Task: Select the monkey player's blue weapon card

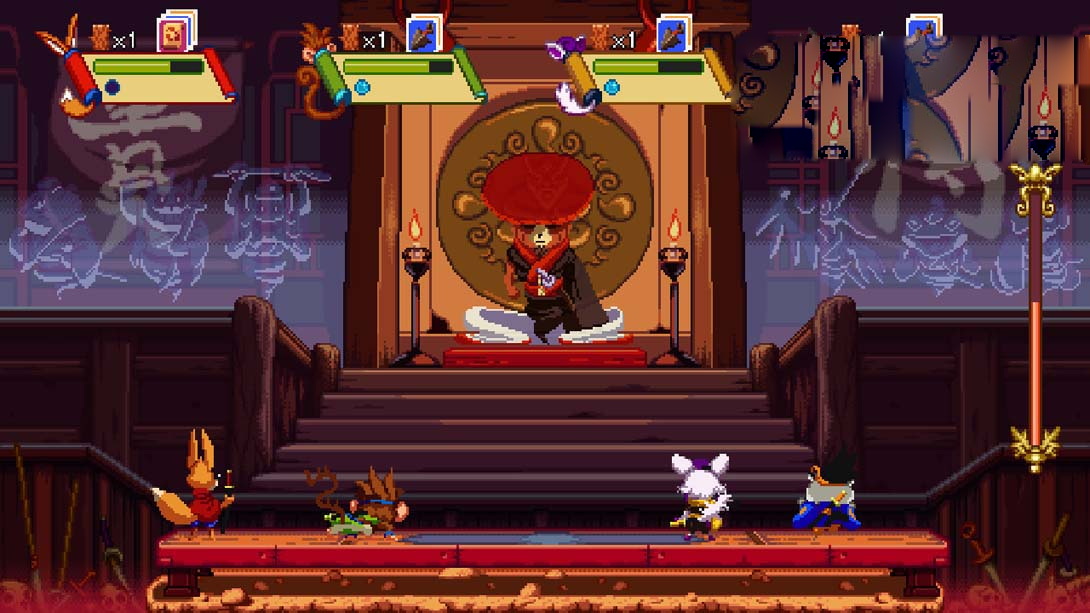Action: tap(424, 32)
